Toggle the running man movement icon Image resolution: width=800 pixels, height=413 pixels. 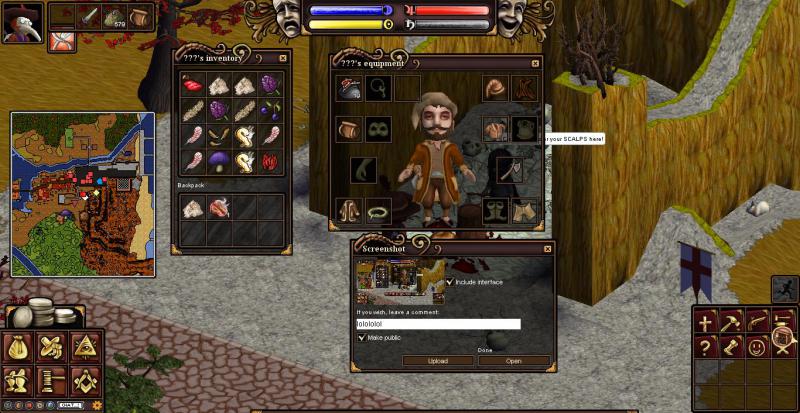point(785,288)
